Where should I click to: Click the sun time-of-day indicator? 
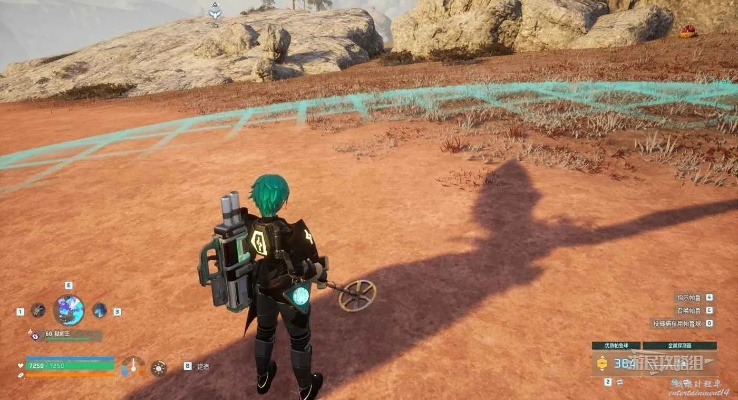click(x=159, y=367)
